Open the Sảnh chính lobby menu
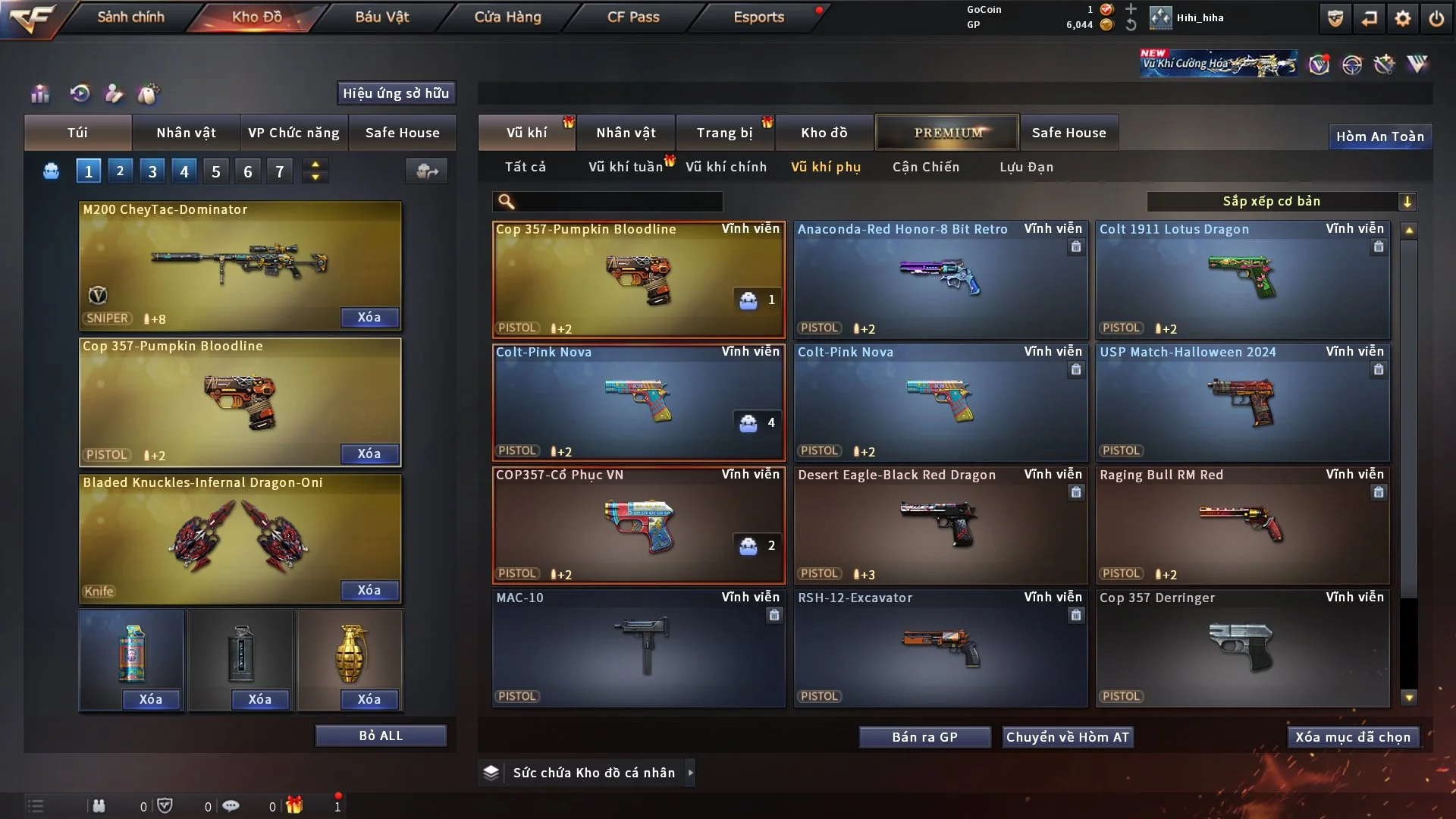The image size is (1456, 819). (x=130, y=17)
